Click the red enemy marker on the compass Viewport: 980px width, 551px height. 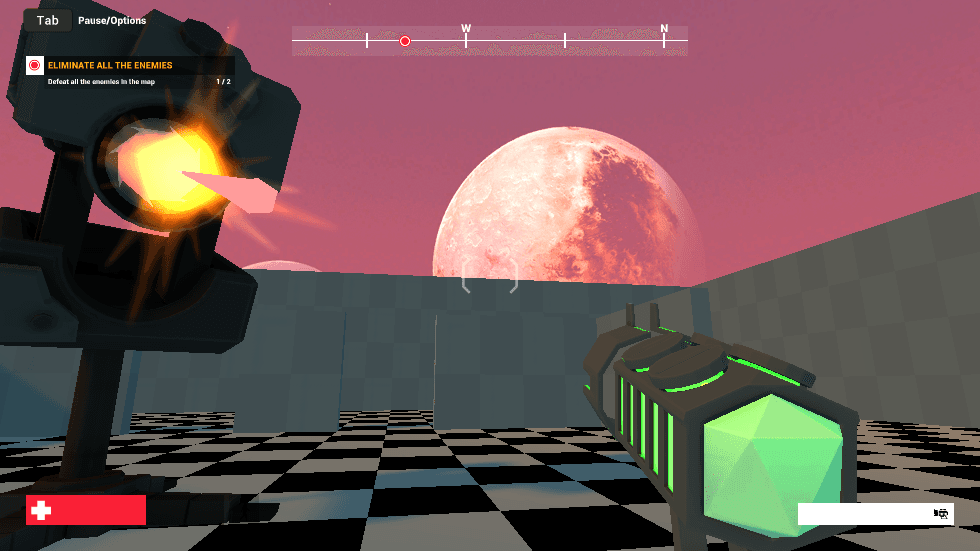(x=405, y=41)
